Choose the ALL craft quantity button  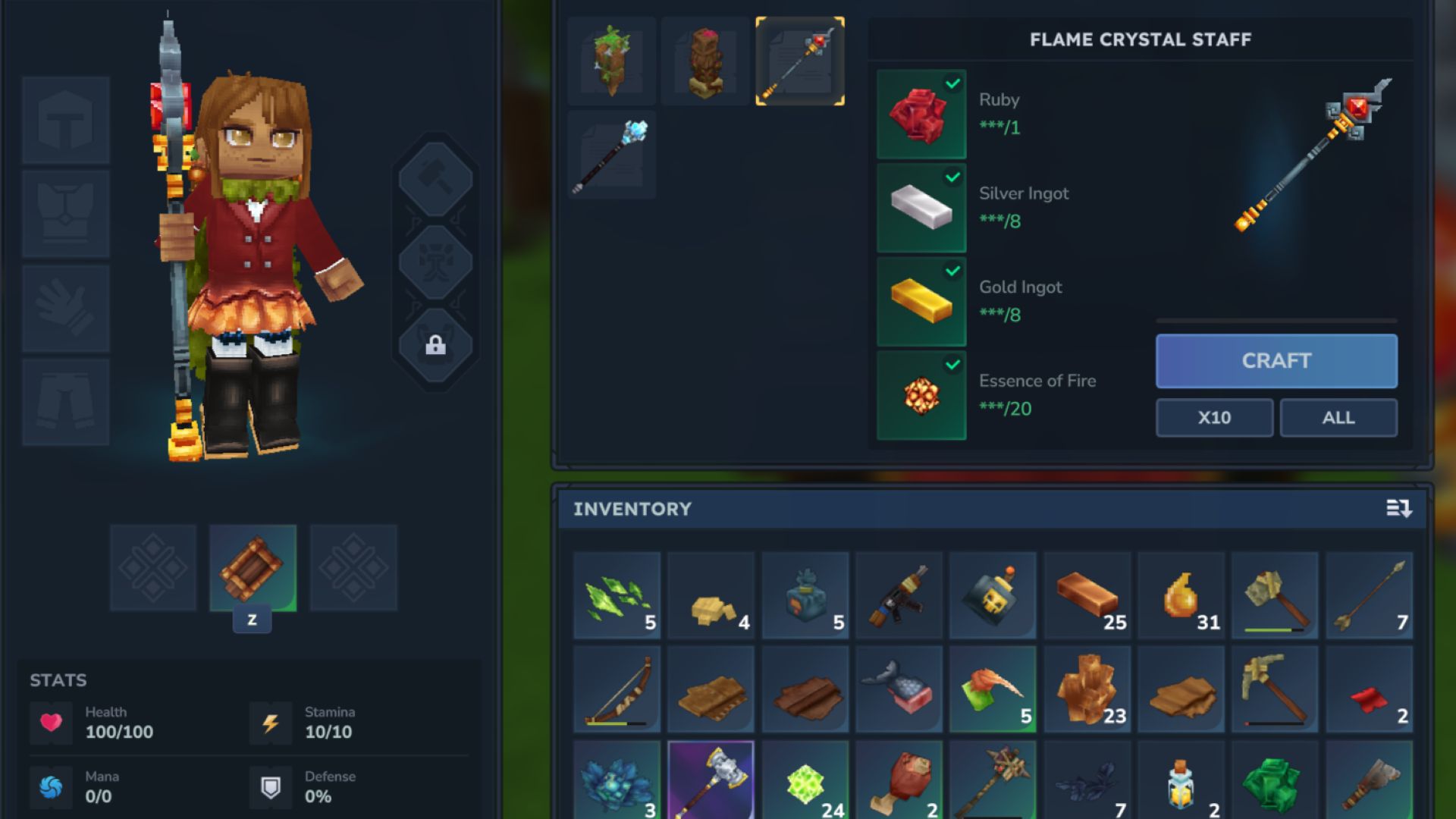tap(1338, 418)
